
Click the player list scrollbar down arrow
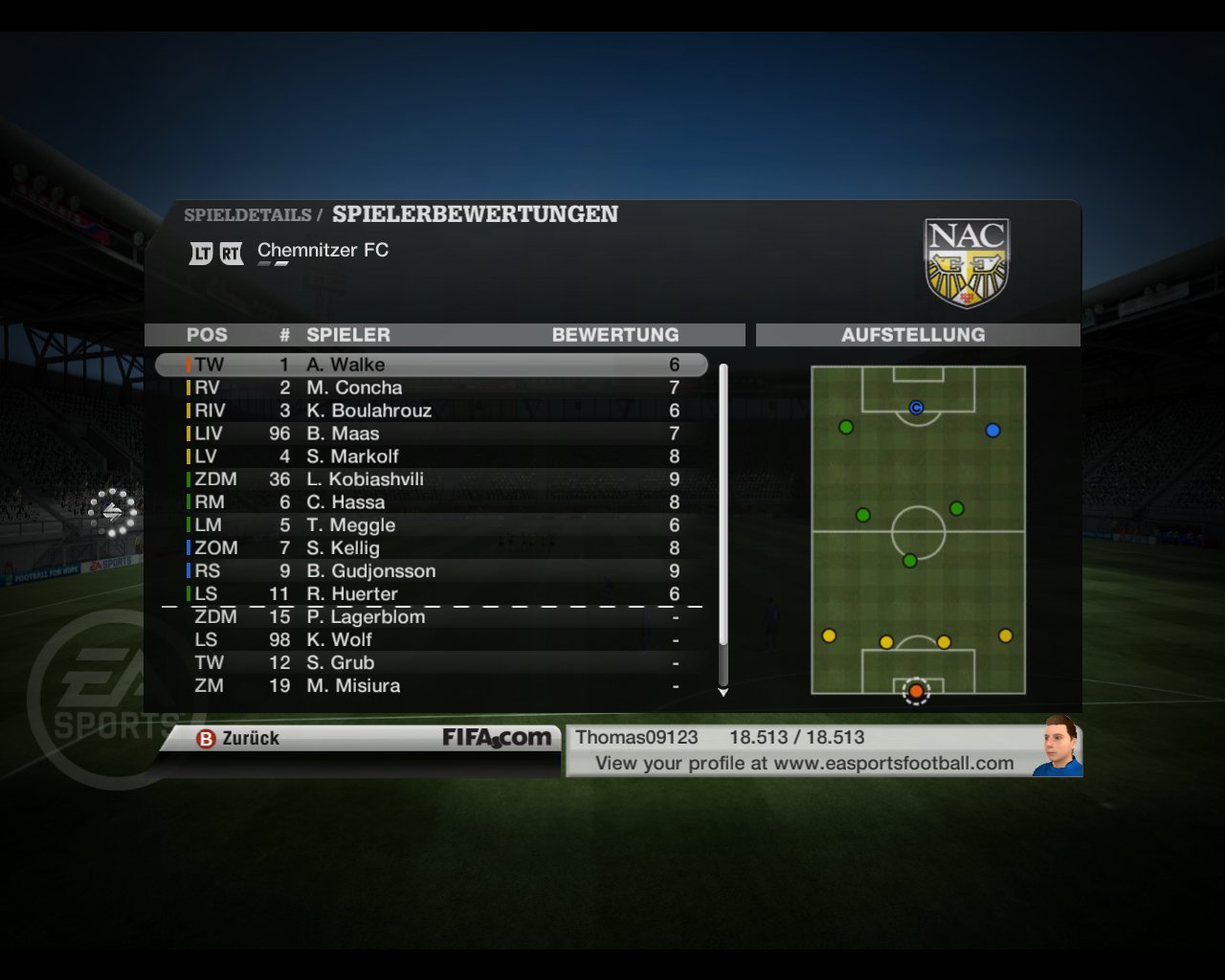point(724,692)
